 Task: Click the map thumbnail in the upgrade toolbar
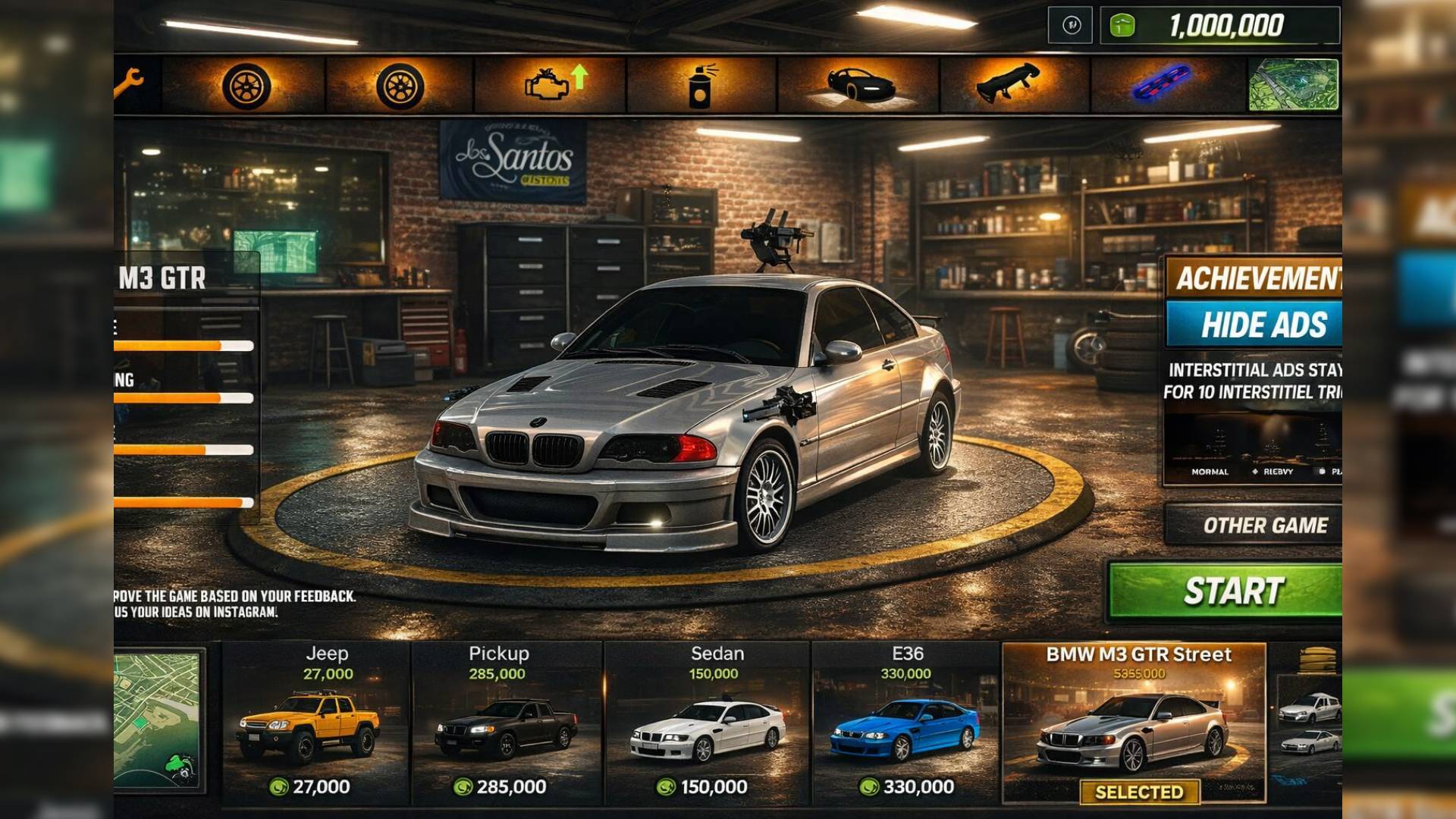[x=1294, y=85]
